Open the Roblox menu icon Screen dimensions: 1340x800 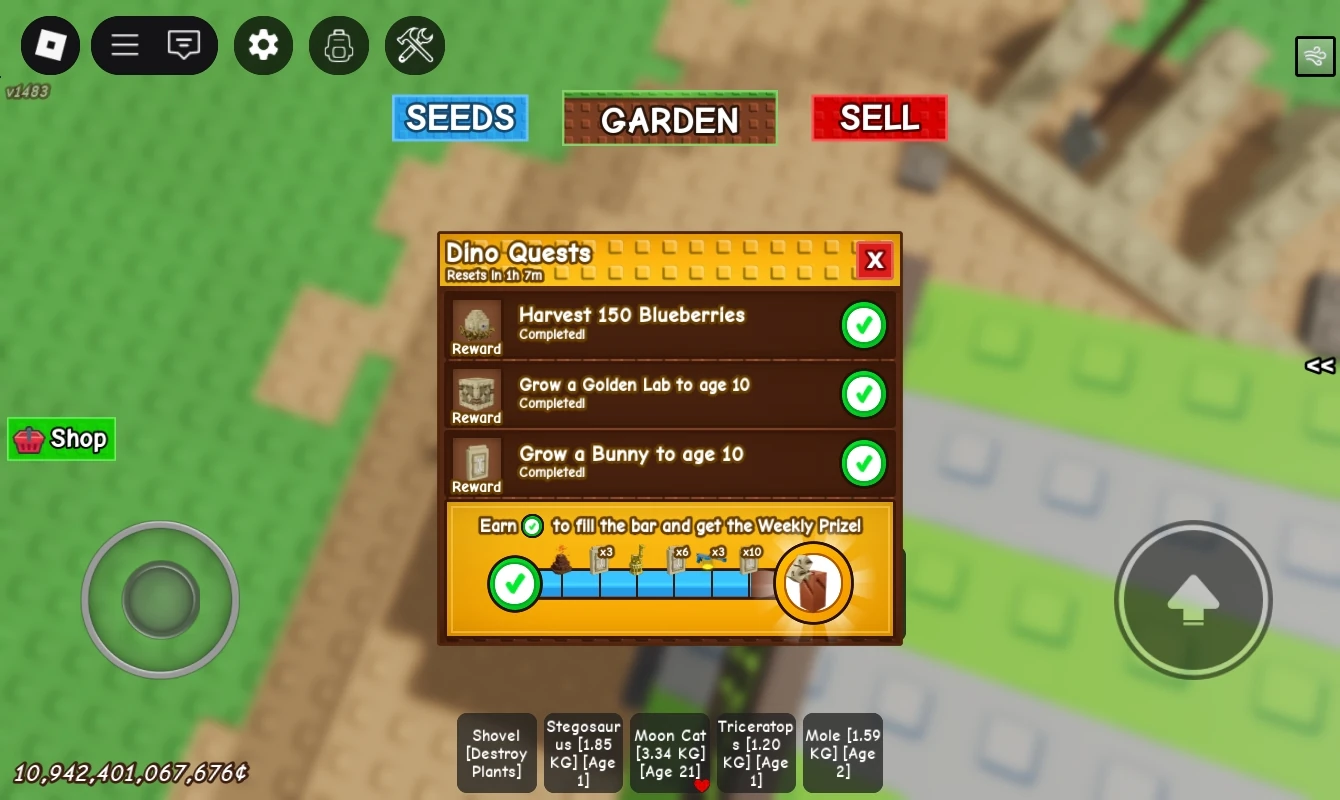(49, 45)
